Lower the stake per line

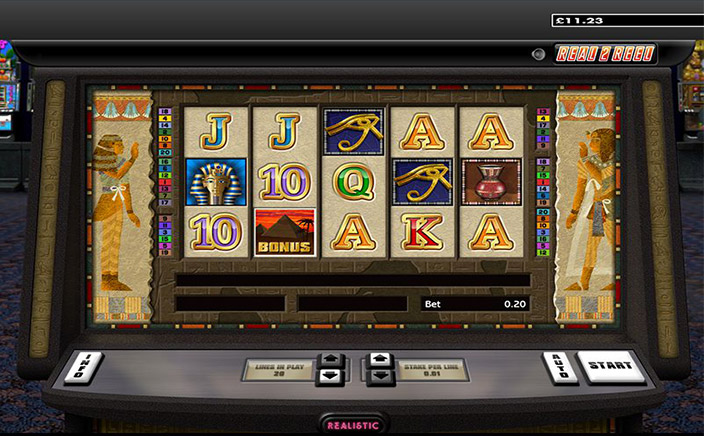(379, 377)
